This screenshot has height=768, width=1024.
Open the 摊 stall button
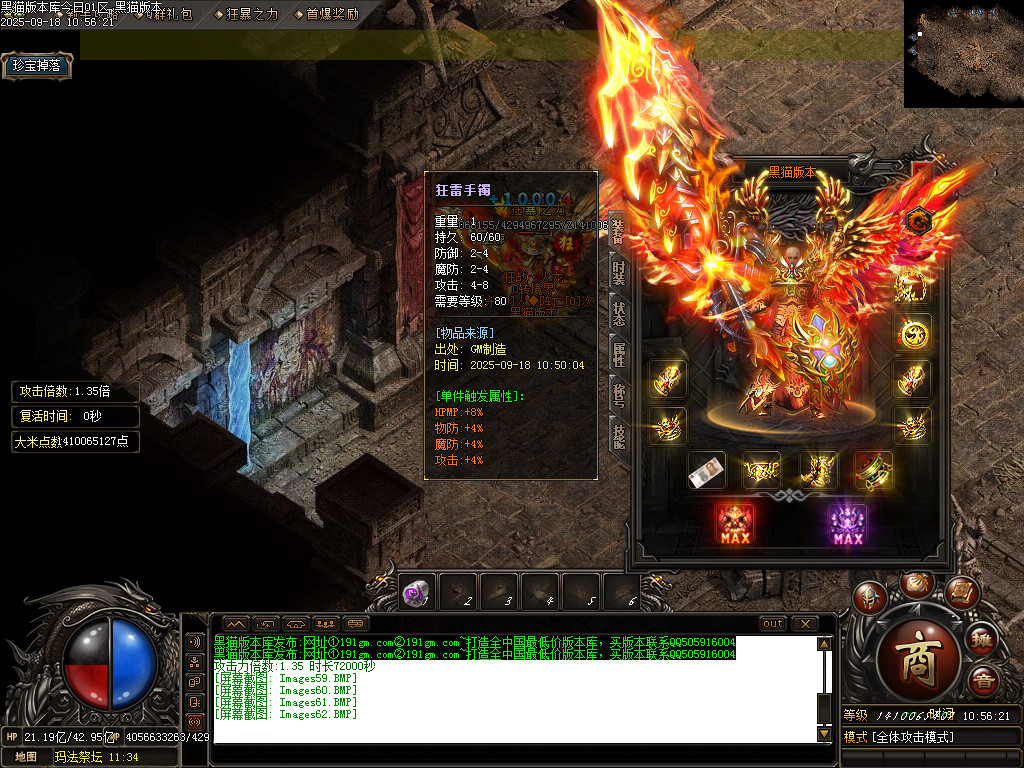pyautogui.click(x=983, y=639)
